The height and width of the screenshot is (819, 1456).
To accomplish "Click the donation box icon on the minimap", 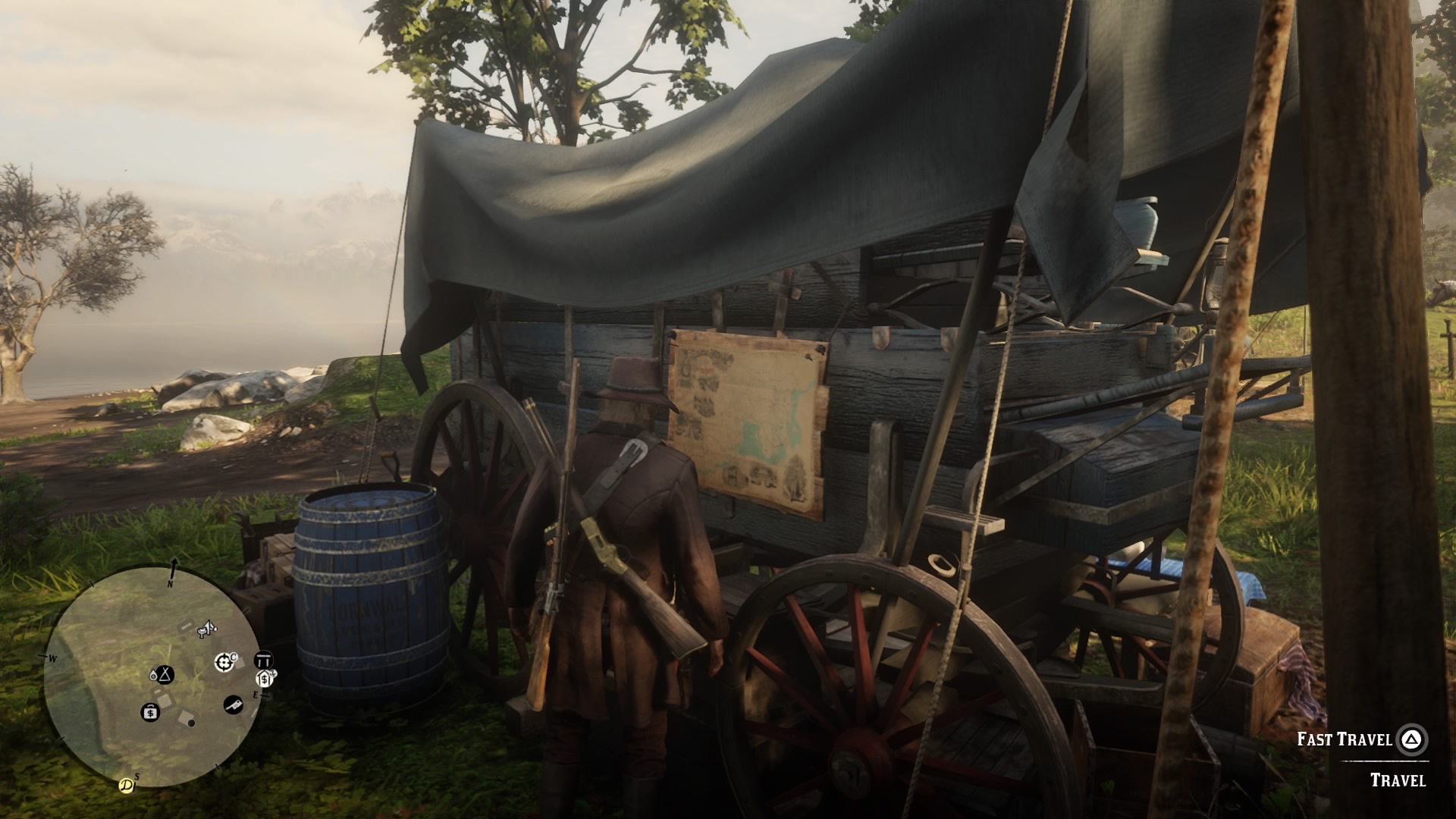I will tap(264, 679).
